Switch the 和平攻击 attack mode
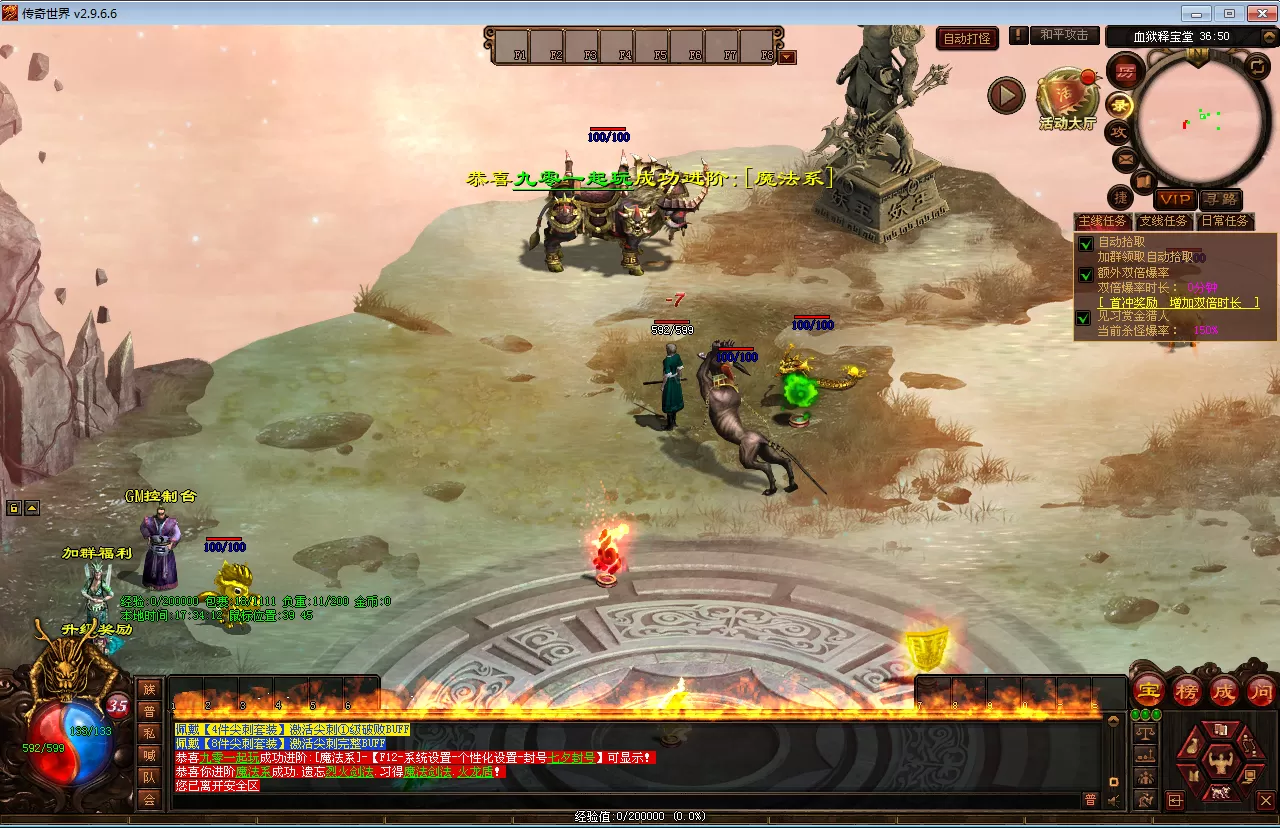The width and height of the screenshot is (1280, 828). point(1063,35)
